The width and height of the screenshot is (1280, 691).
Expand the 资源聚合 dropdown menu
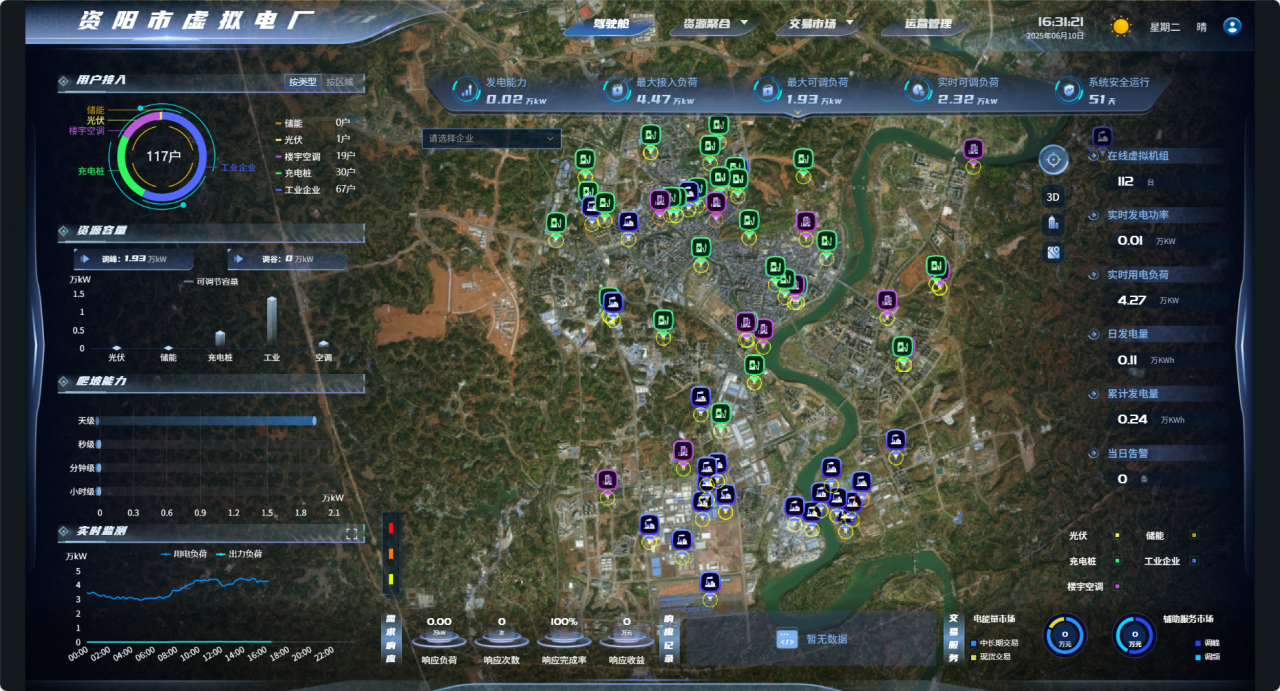tap(713, 24)
